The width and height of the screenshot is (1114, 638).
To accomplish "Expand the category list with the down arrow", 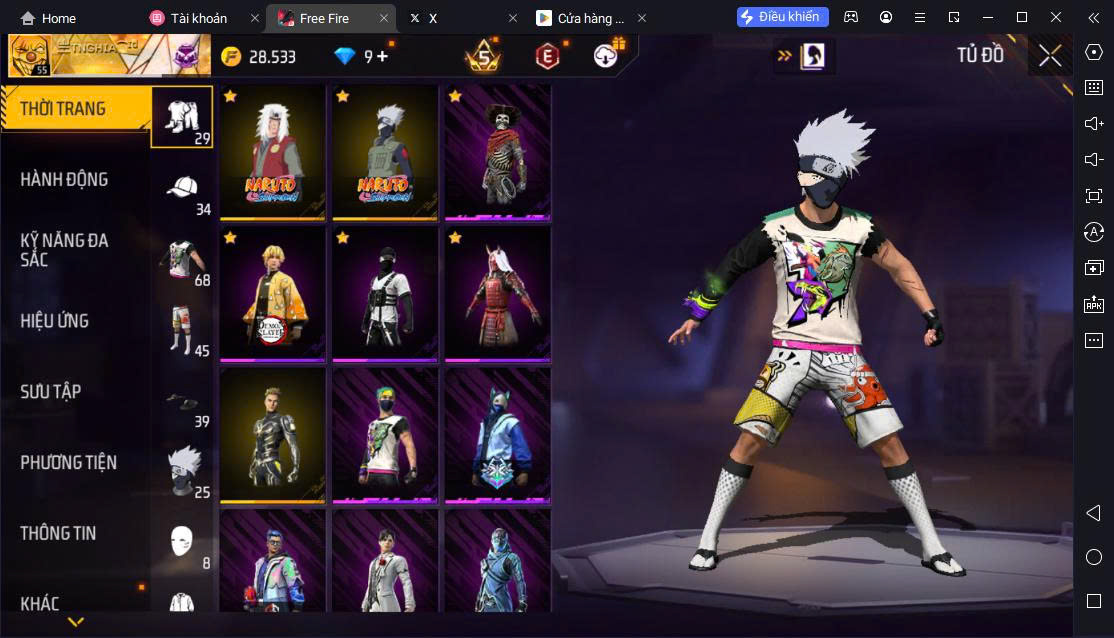I will point(75,622).
